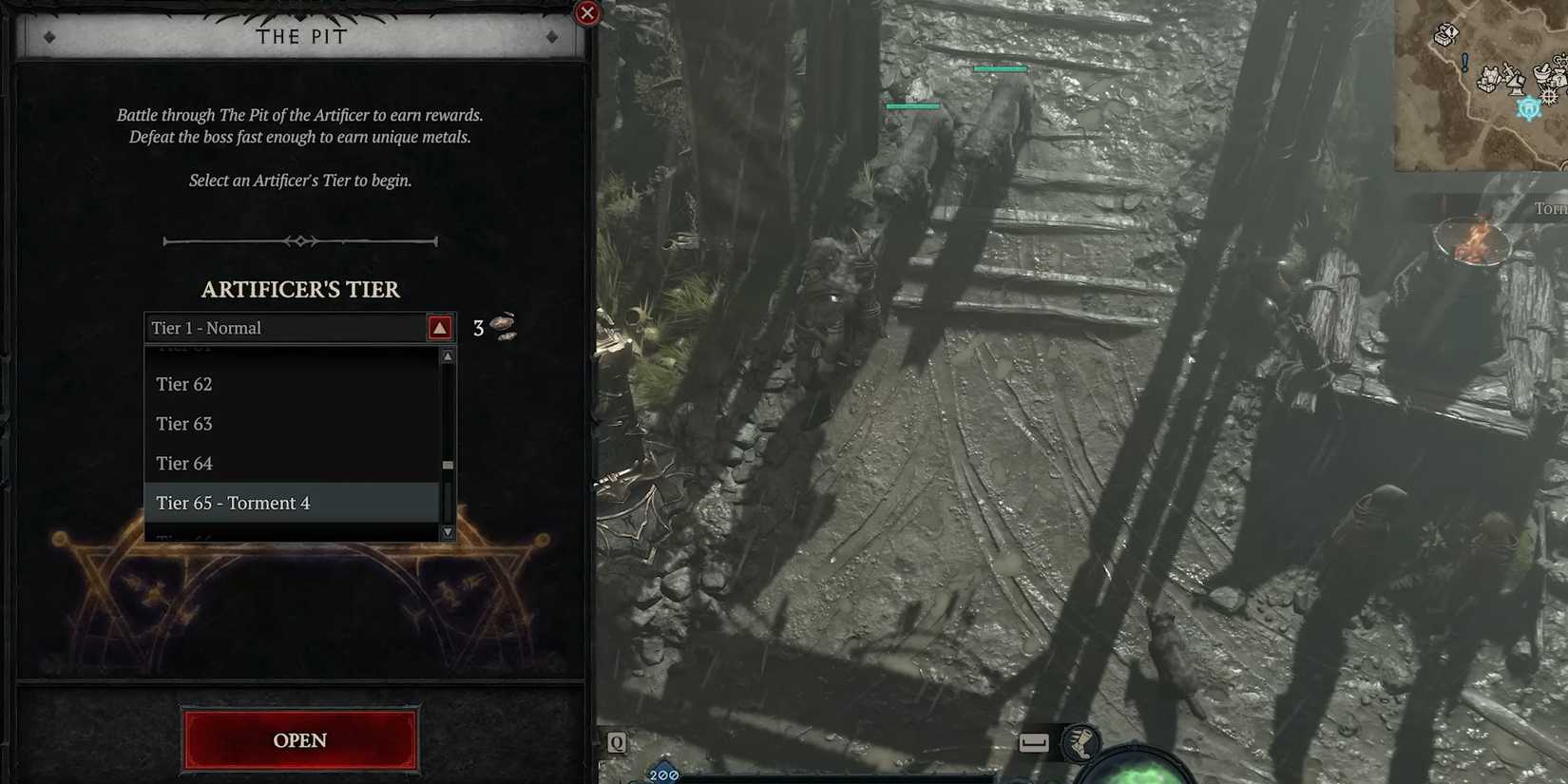Click the Evade boot icon near the action bar
The image size is (1568, 784).
(x=1082, y=744)
